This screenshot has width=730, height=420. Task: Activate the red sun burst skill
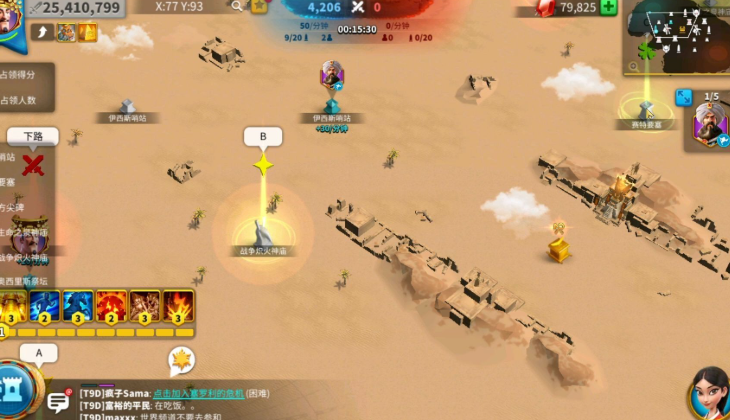click(112, 306)
